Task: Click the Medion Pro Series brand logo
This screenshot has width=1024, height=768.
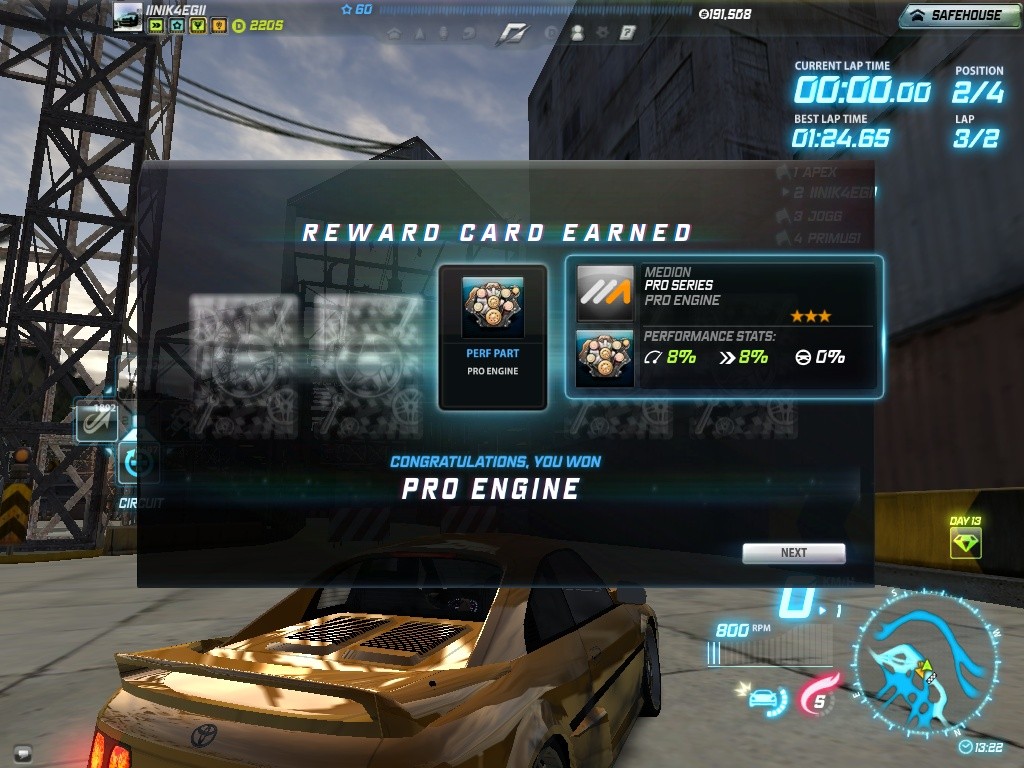Action: (605, 292)
